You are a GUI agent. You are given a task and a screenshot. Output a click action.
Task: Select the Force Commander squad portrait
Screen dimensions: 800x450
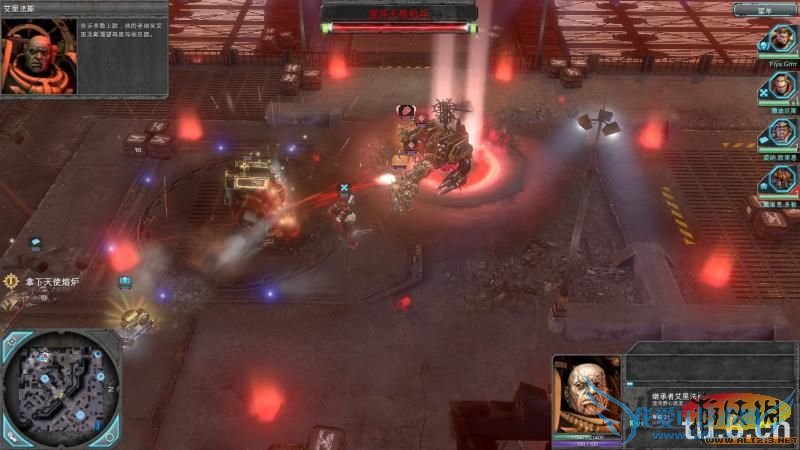click(781, 40)
